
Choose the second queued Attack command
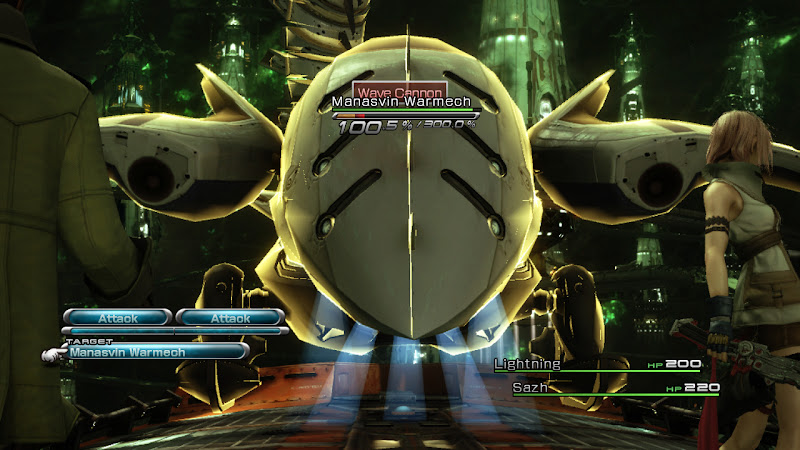(231, 318)
